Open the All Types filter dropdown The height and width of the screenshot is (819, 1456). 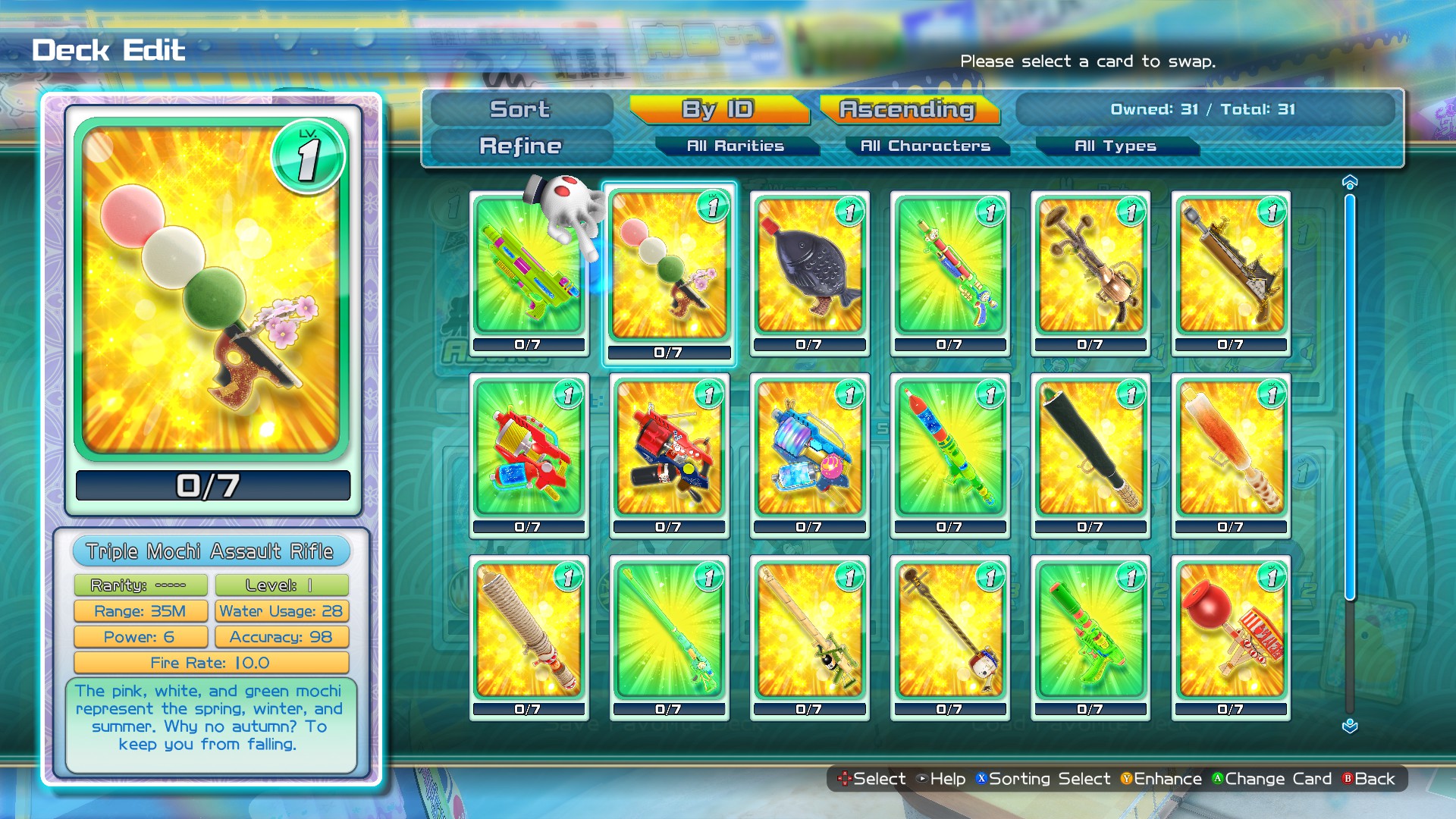(1116, 146)
